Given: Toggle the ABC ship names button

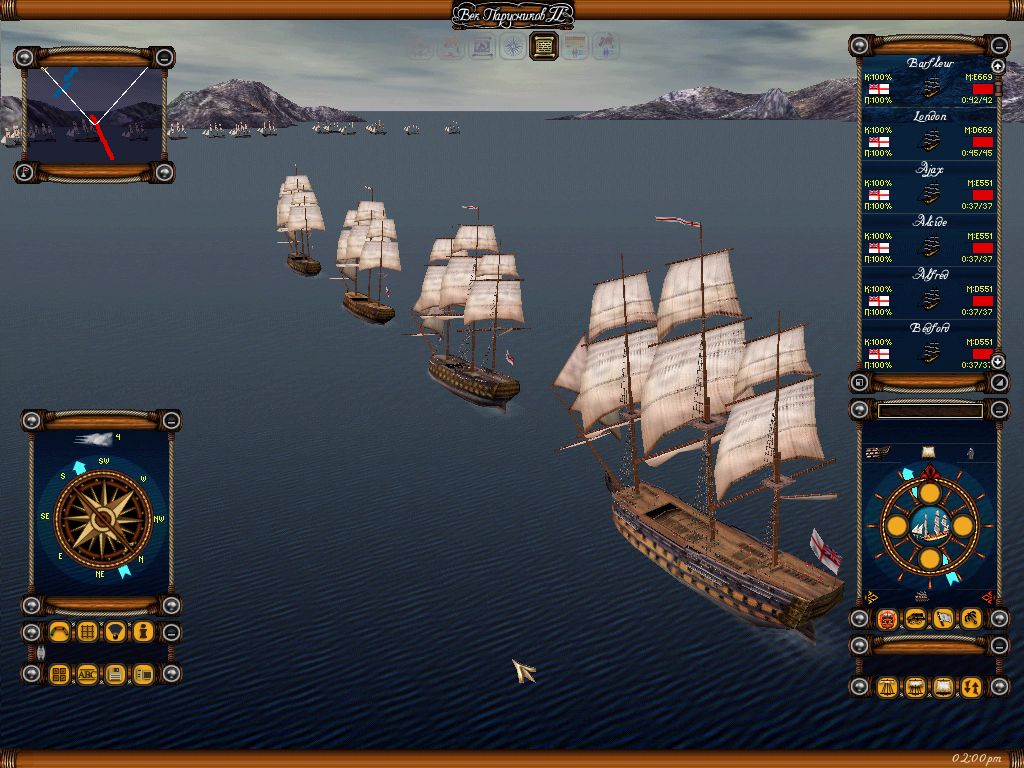Looking at the screenshot, I should (88, 674).
